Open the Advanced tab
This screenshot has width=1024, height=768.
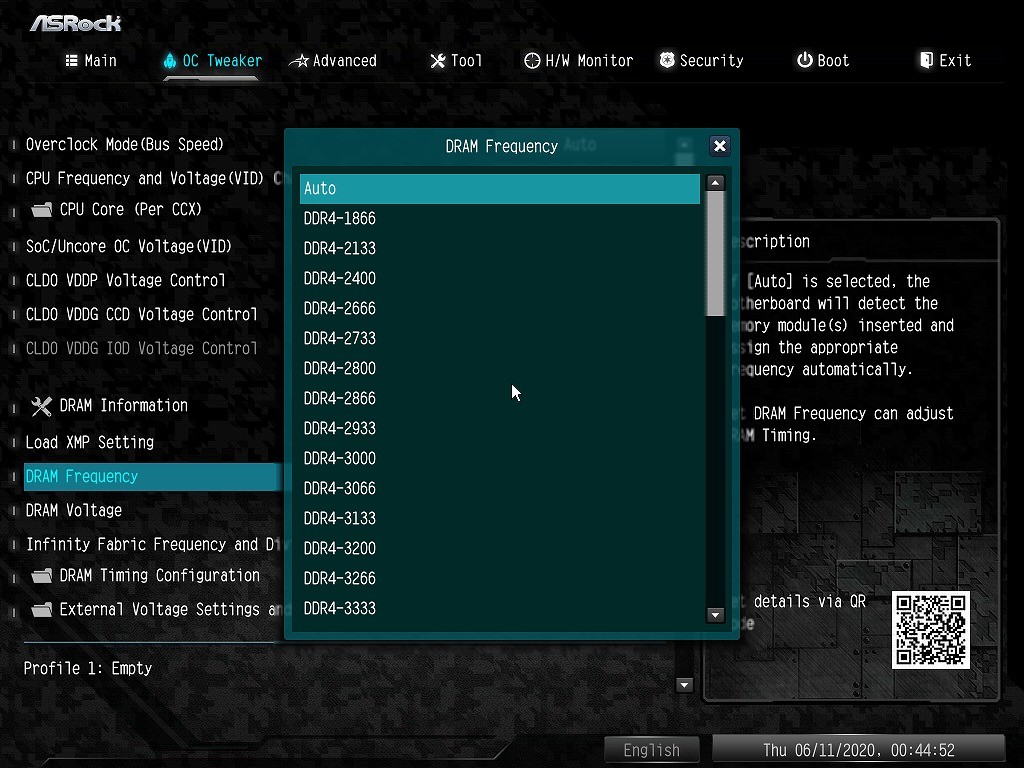coord(333,61)
